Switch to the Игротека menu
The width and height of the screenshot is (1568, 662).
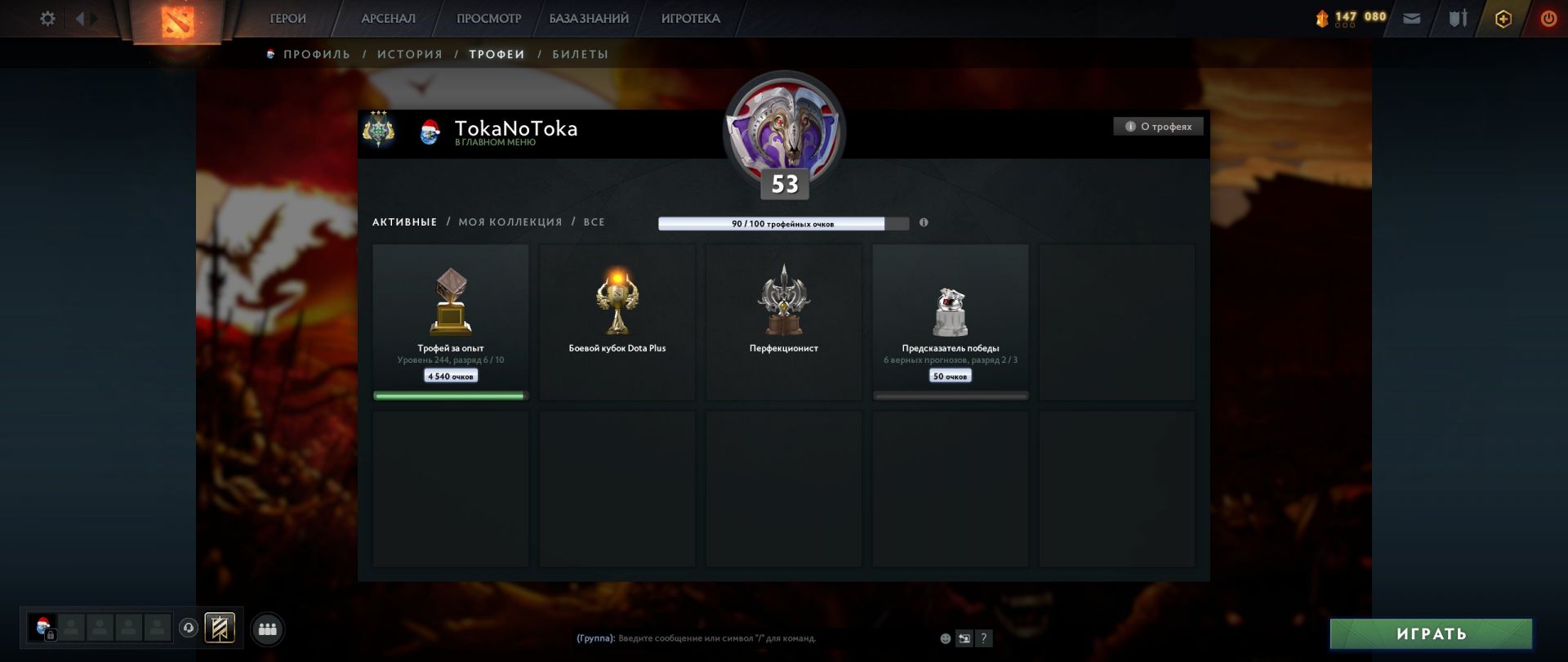click(x=690, y=18)
